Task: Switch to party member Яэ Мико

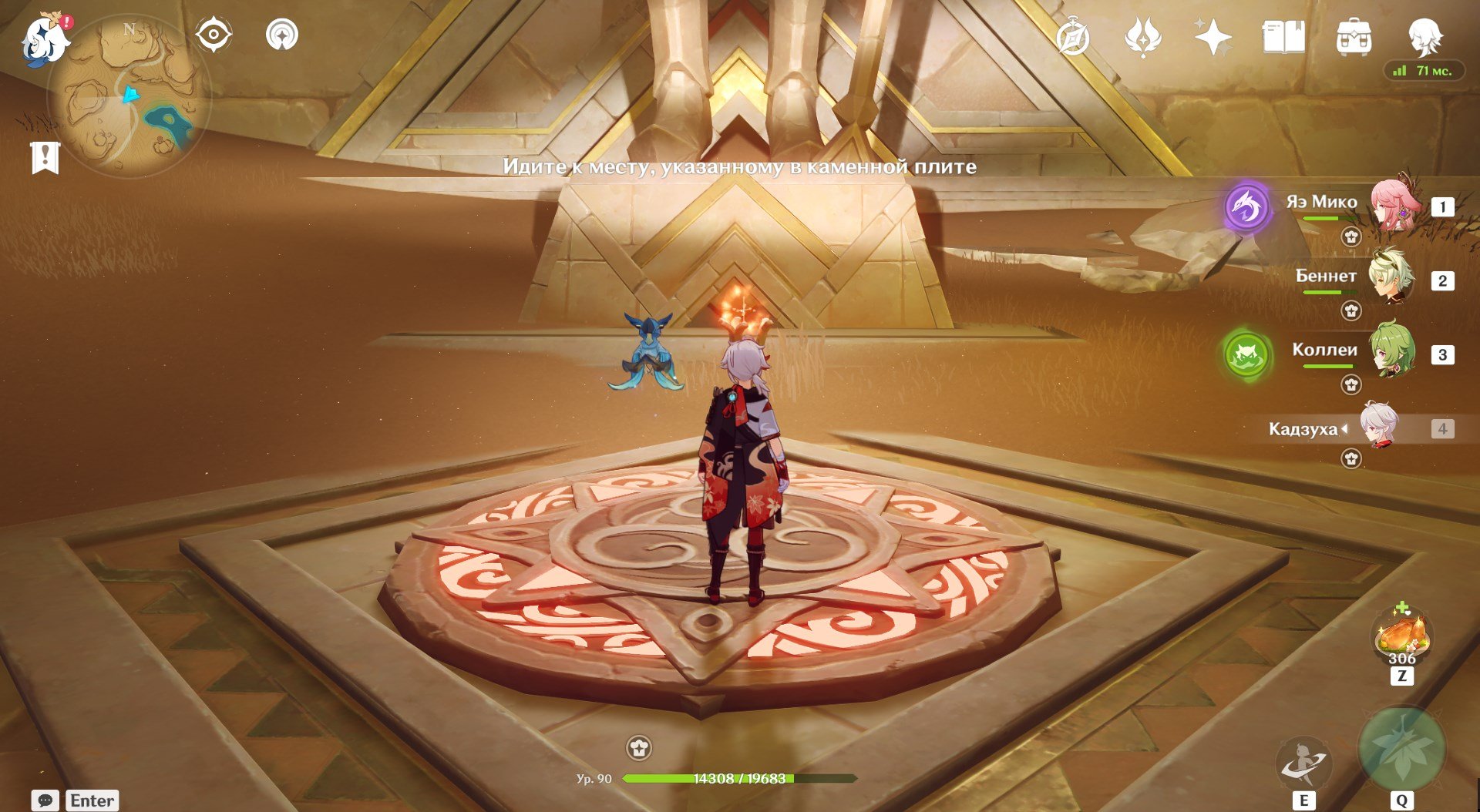Action: [x=1391, y=205]
